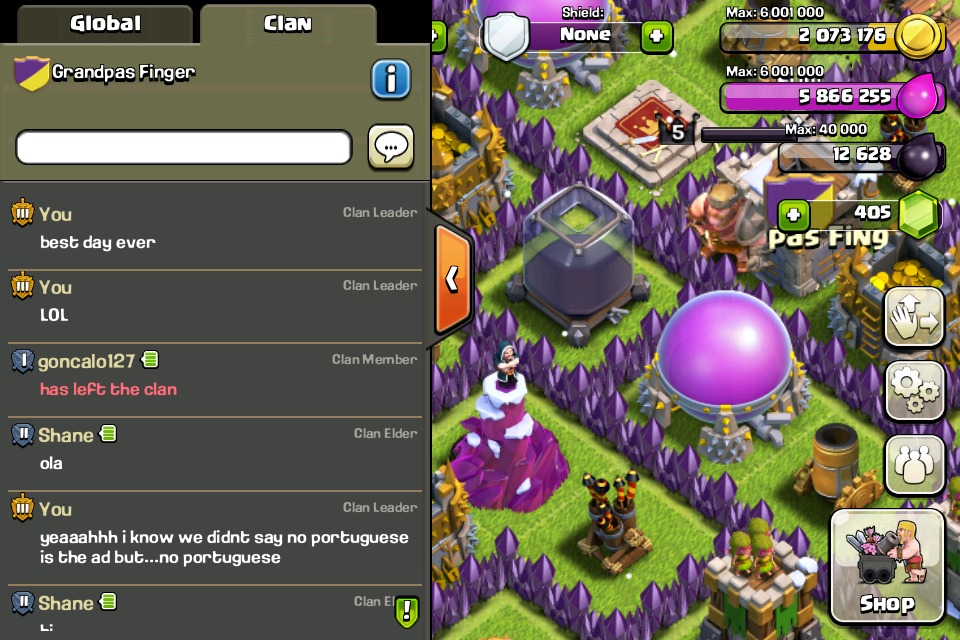Viewport: 960px width, 640px height.
Task: Select the Clan chat tab
Action: [287, 23]
